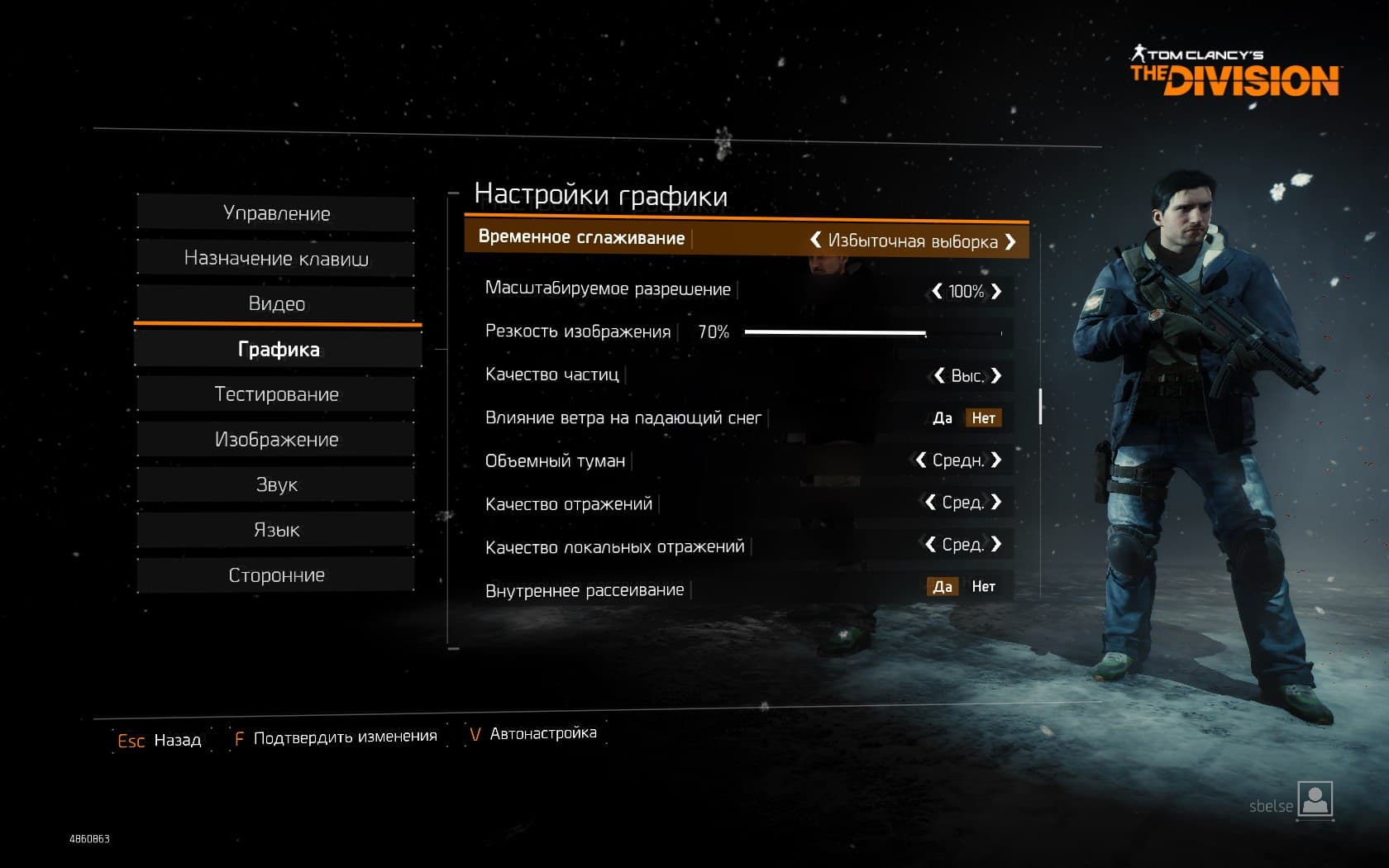Set Внутреннее рассеивание to Нет
Image resolution: width=1389 pixels, height=868 pixels.
tap(983, 587)
